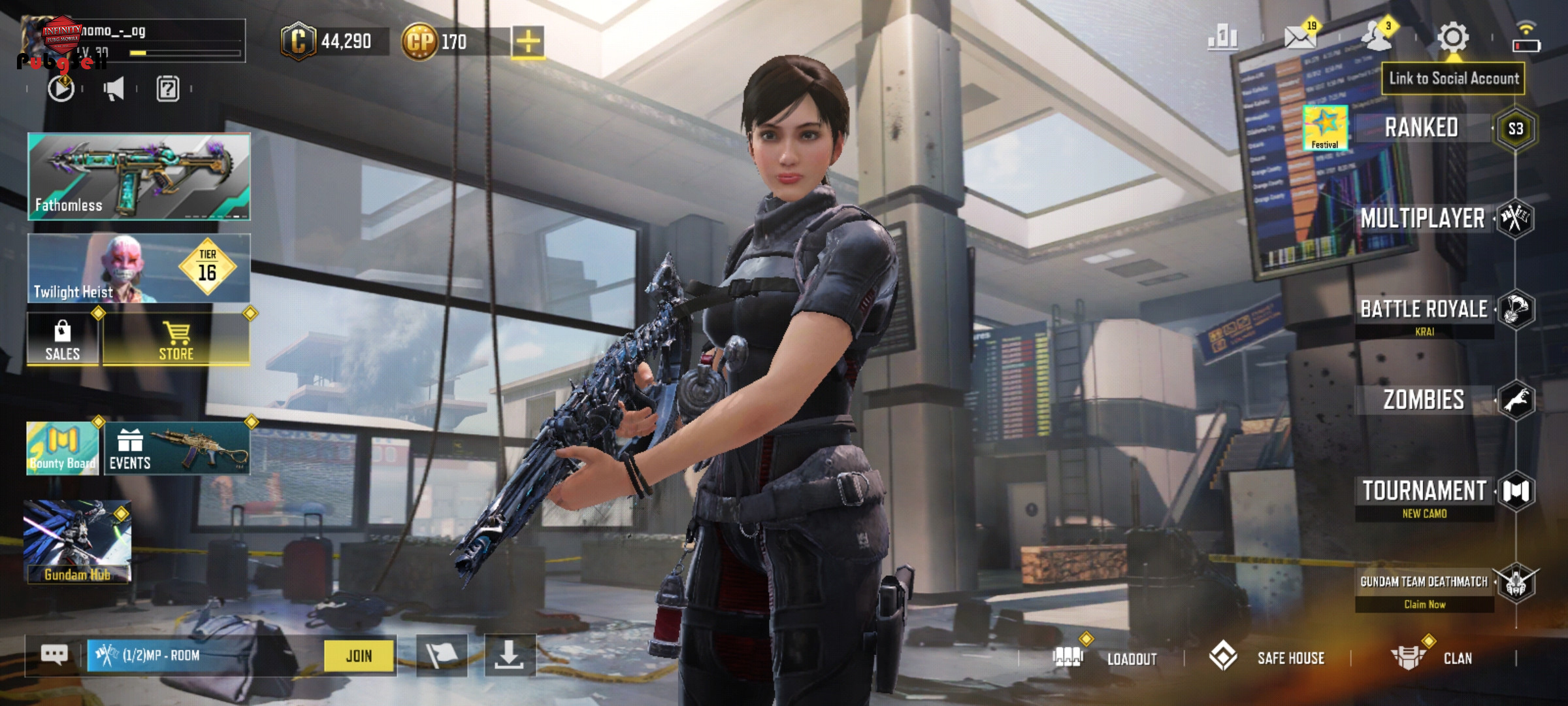
Task: Select the Multiplayer mode
Action: [1423, 218]
